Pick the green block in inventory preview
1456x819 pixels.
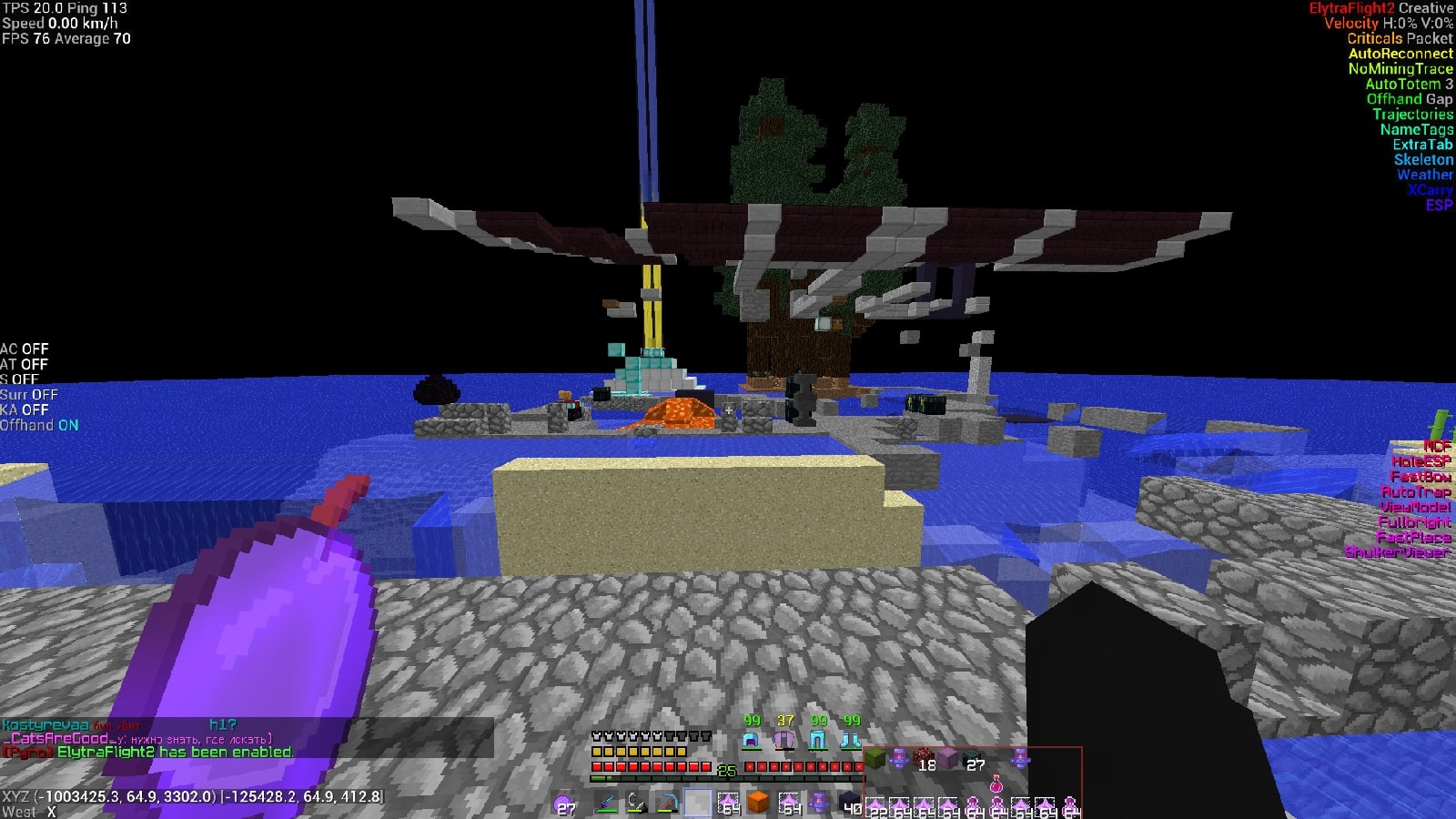point(875,758)
